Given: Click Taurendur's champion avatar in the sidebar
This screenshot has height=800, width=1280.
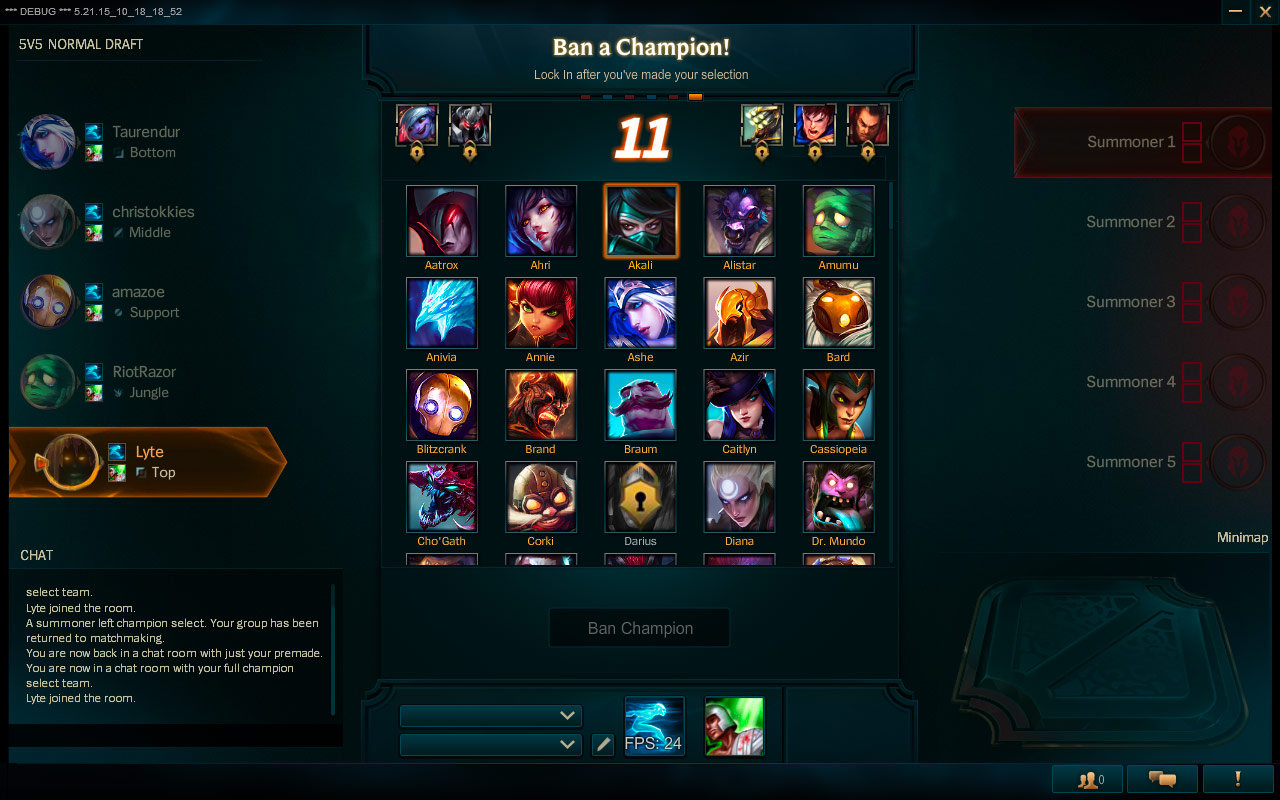Looking at the screenshot, I should point(47,141).
